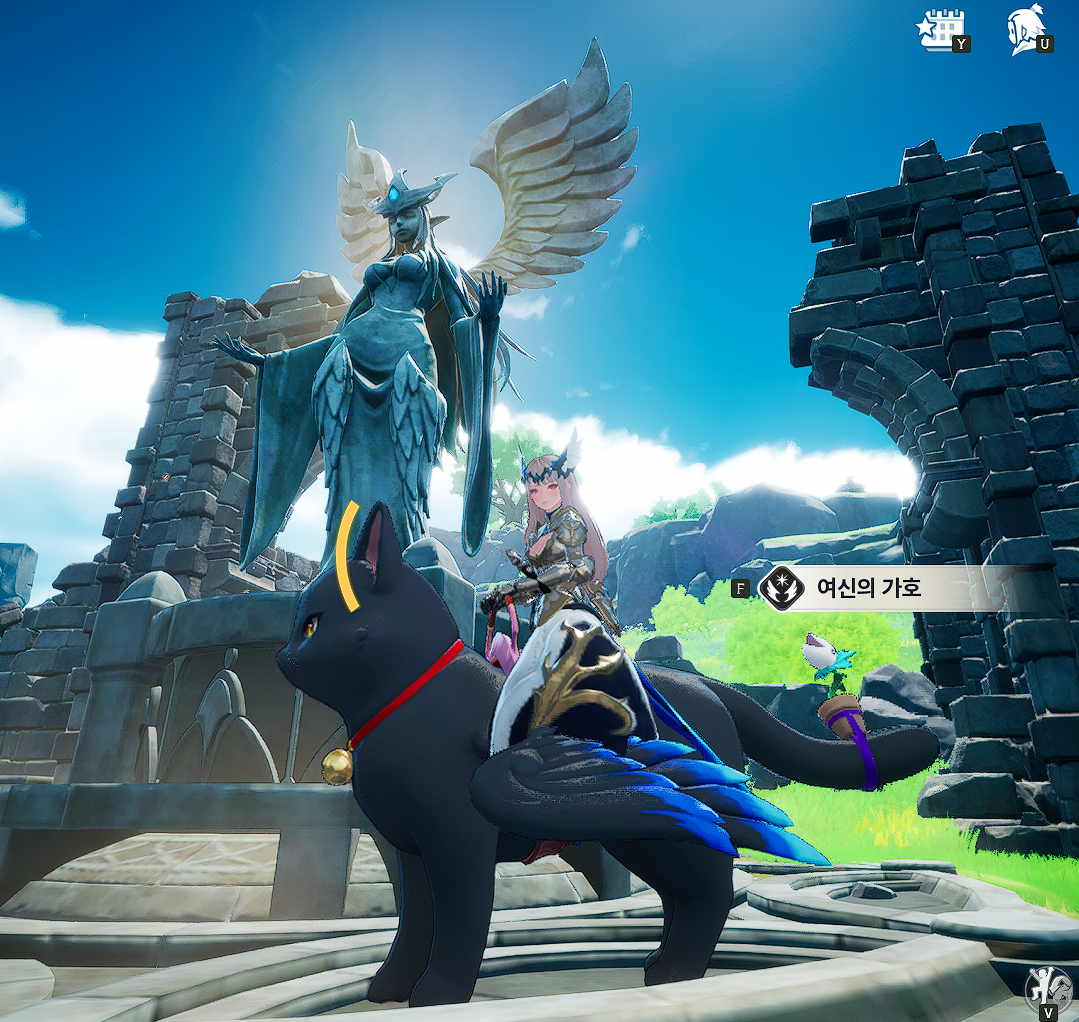
Task: Open the emote gestures icon with the dancing figure
Action: pos(1045,989)
